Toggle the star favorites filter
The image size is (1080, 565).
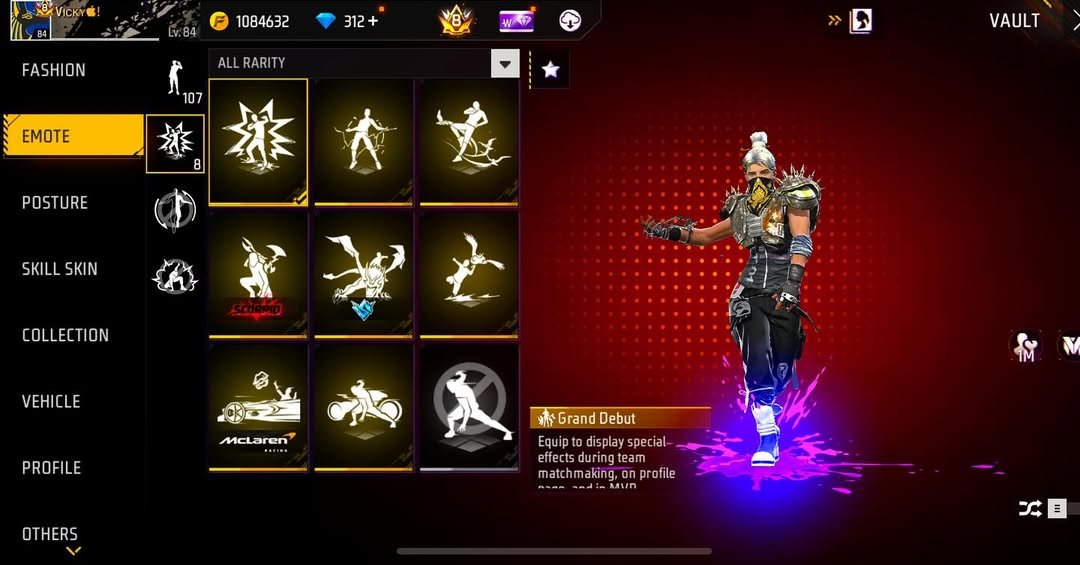click(x=549, y=69)
